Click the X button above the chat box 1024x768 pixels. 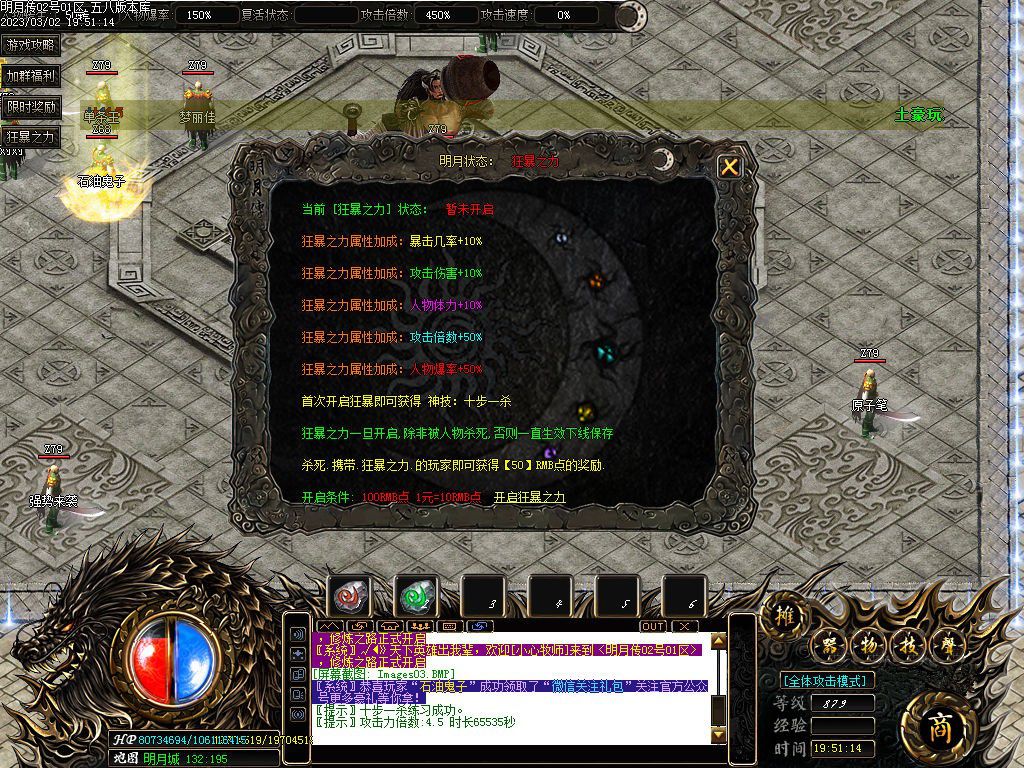(x=684, y=626)
